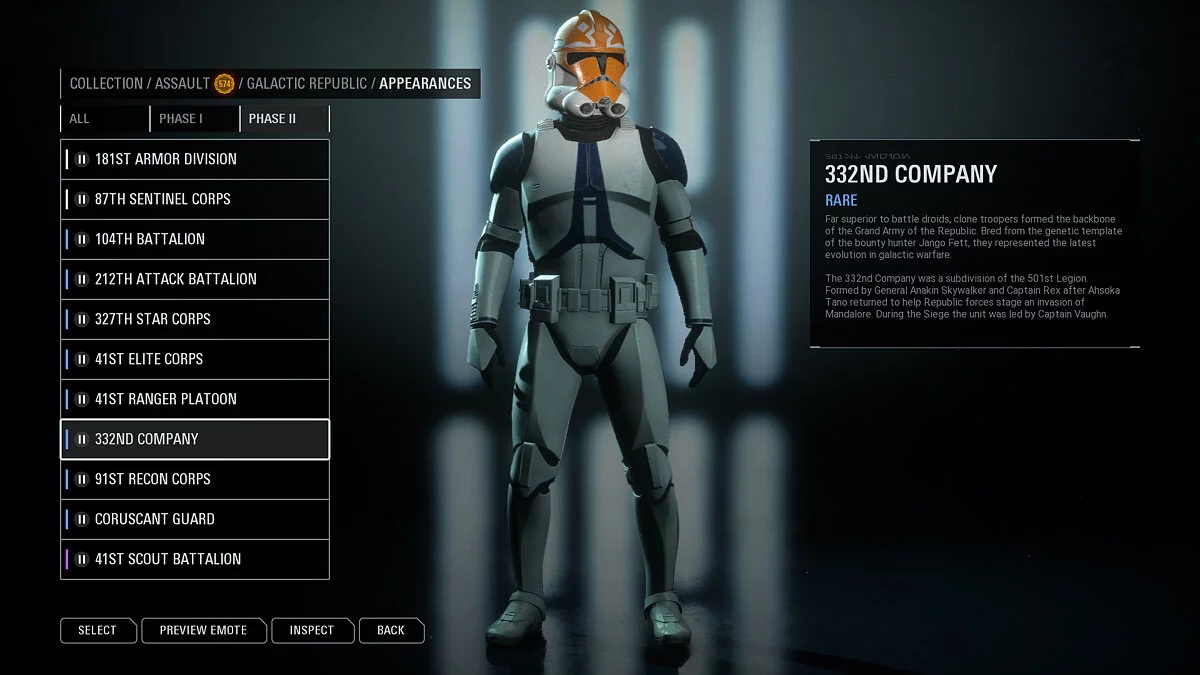
Task: Switch to the ALL appearances tab
Action: tap(104, 119)
